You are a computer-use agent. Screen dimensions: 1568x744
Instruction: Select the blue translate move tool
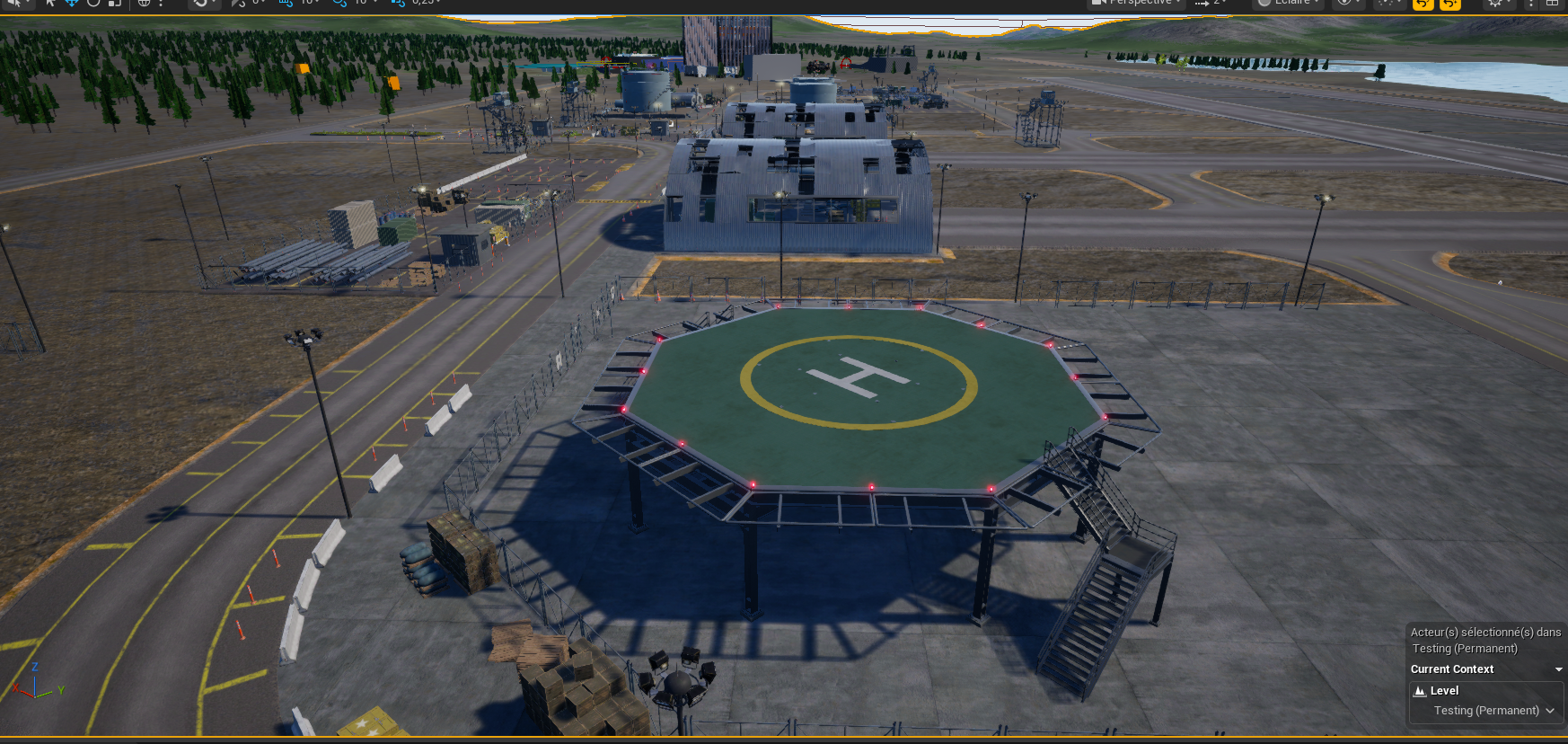[x=72, y=3]
